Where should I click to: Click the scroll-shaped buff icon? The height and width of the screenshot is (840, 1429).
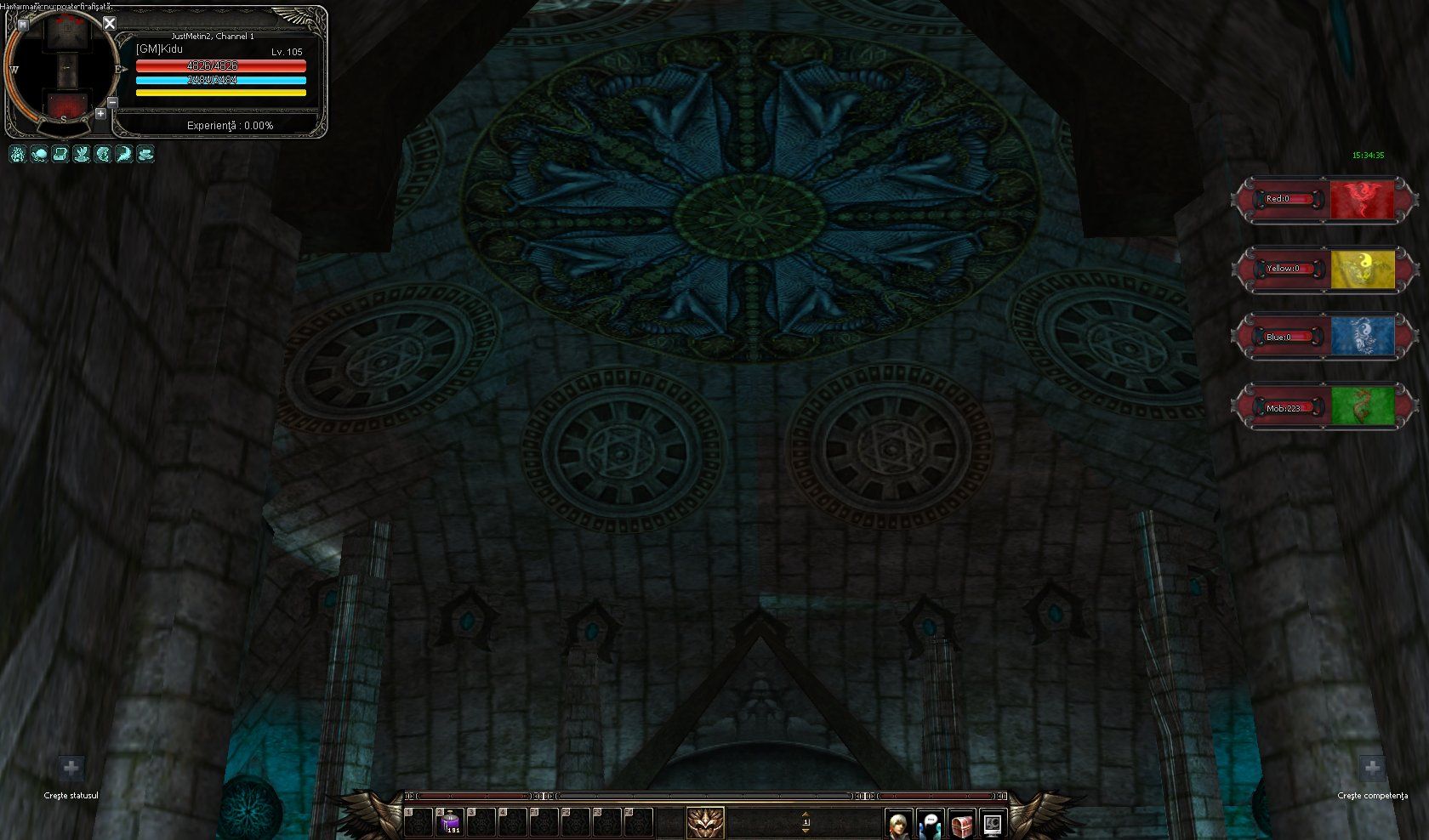pos(60,154)
